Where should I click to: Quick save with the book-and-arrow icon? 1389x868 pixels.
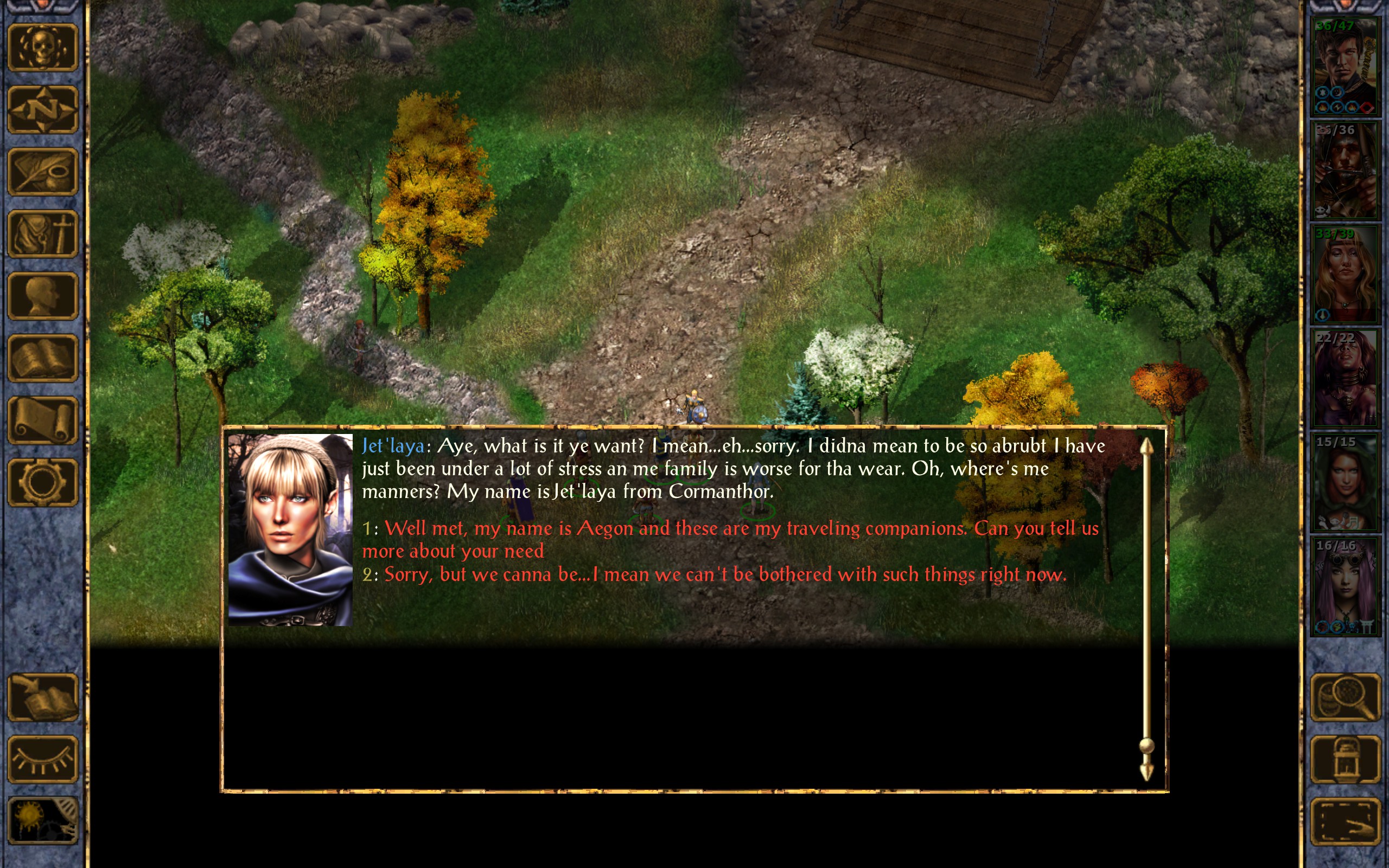click(43, 697)
